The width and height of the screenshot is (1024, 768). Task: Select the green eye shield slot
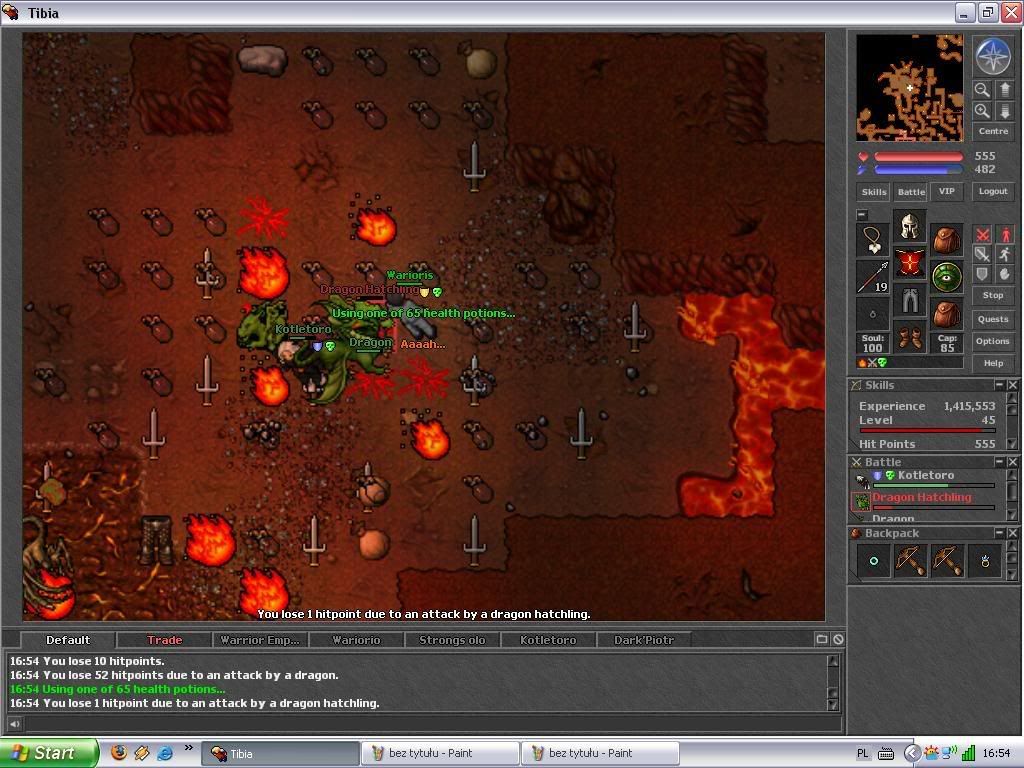point(947,276)
